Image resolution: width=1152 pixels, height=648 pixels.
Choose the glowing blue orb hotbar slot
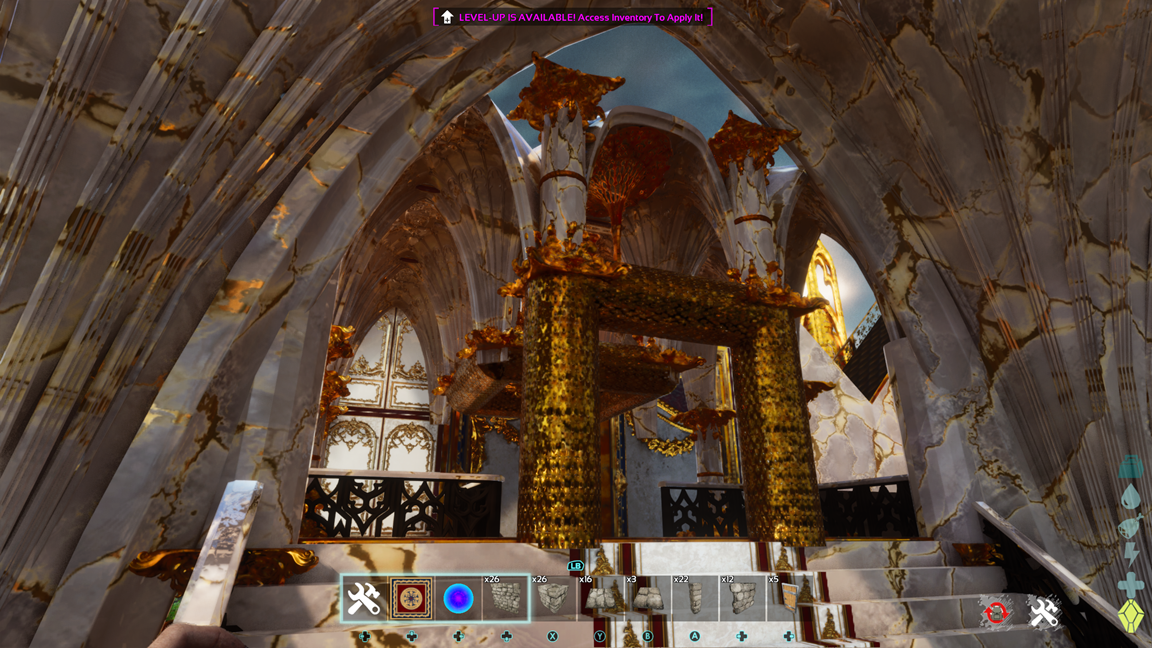click(x=458, y=599)
